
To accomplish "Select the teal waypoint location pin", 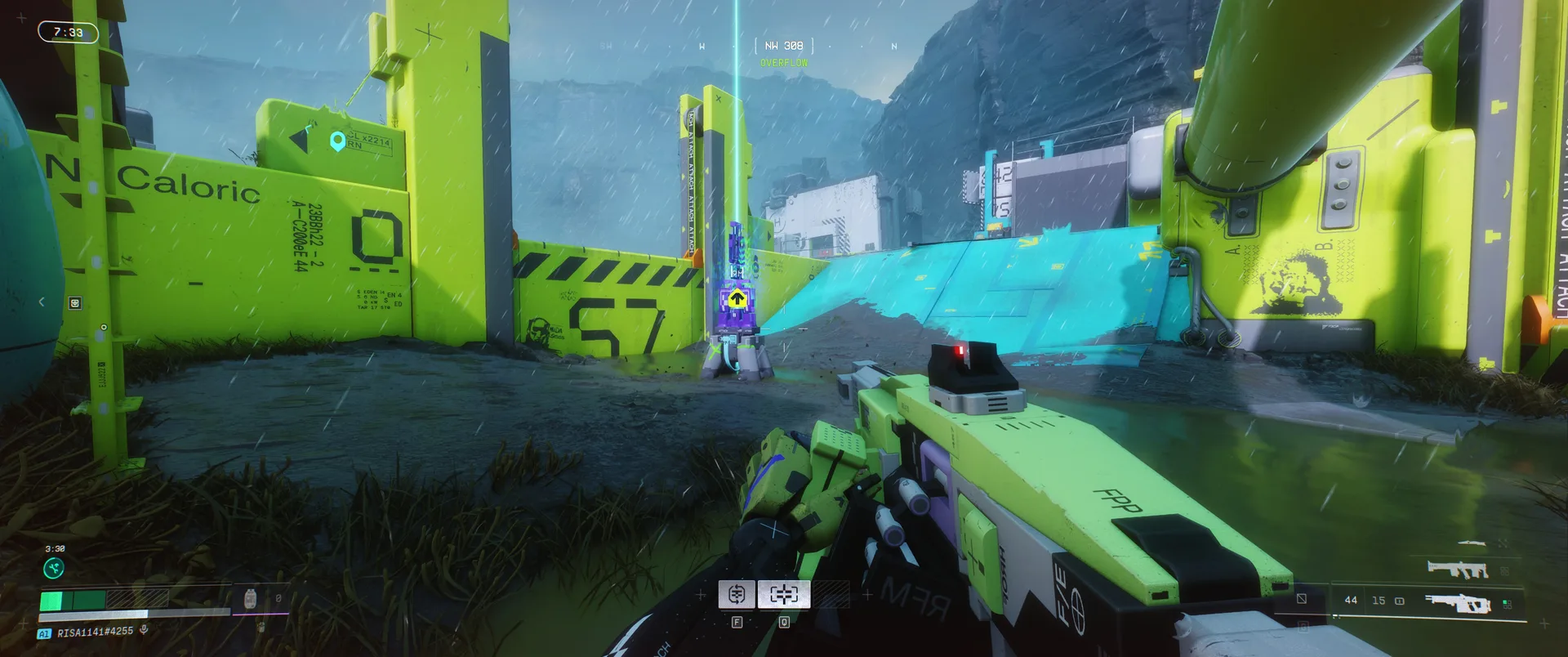I will coord(336,141).
